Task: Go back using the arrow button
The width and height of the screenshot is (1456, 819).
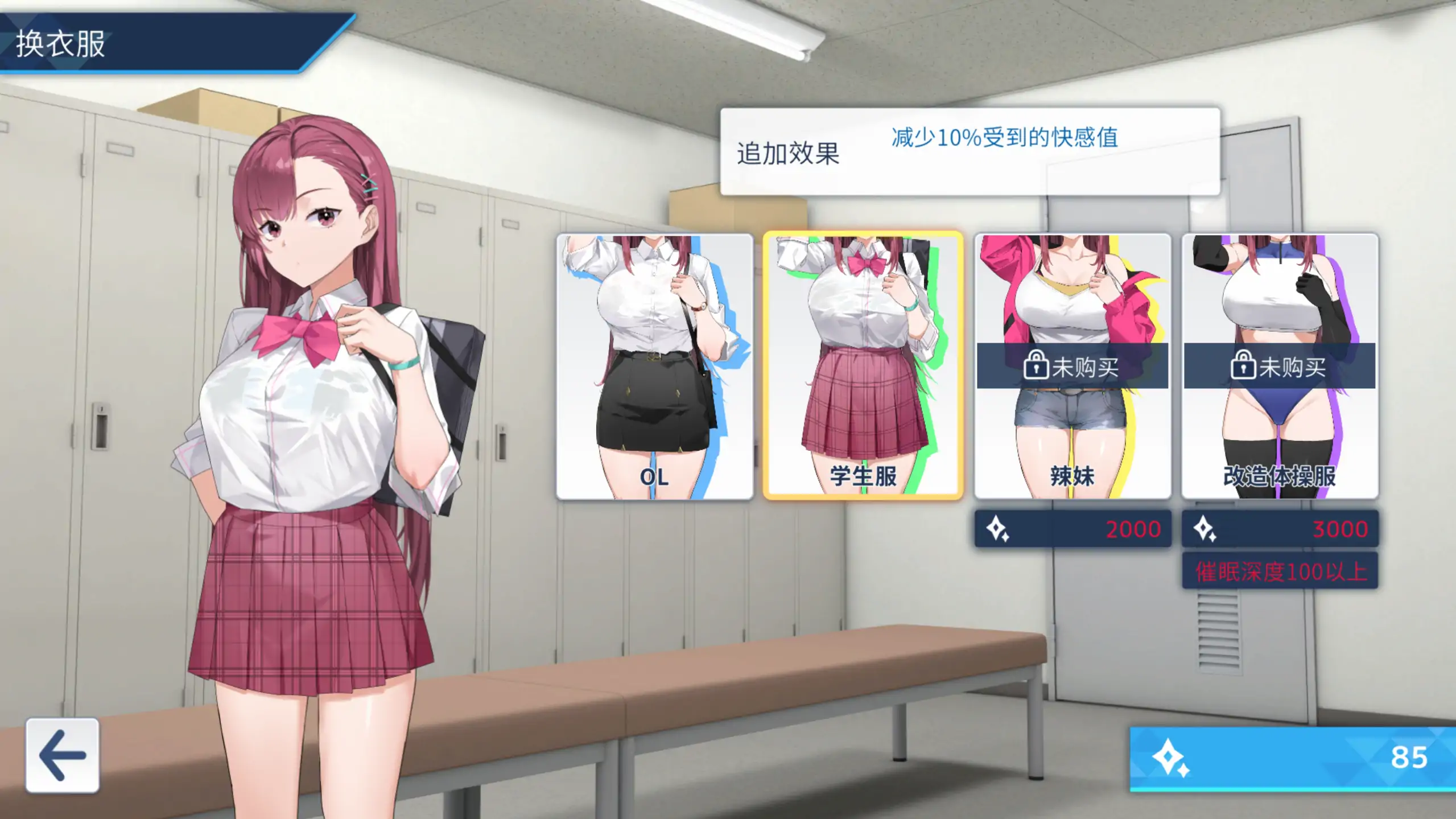Action: point(62,755)
